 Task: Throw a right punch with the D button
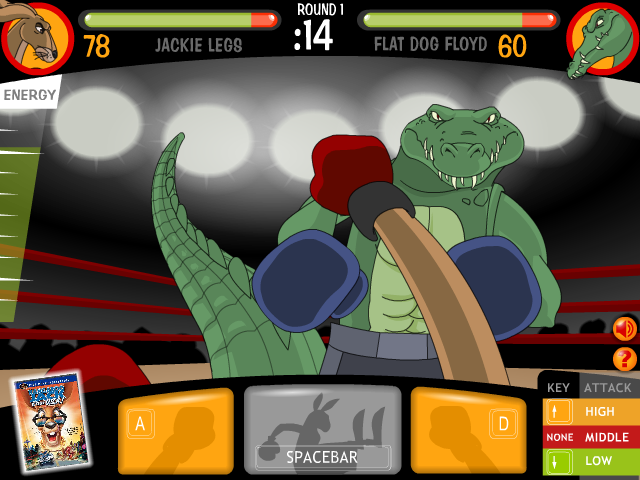point(467,431)
